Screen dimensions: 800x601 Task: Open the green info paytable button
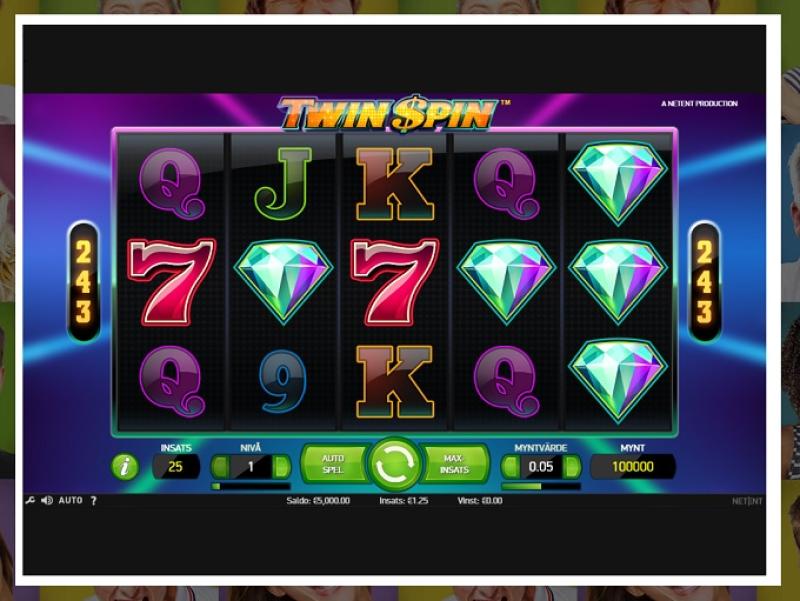(x=125, y=466)
